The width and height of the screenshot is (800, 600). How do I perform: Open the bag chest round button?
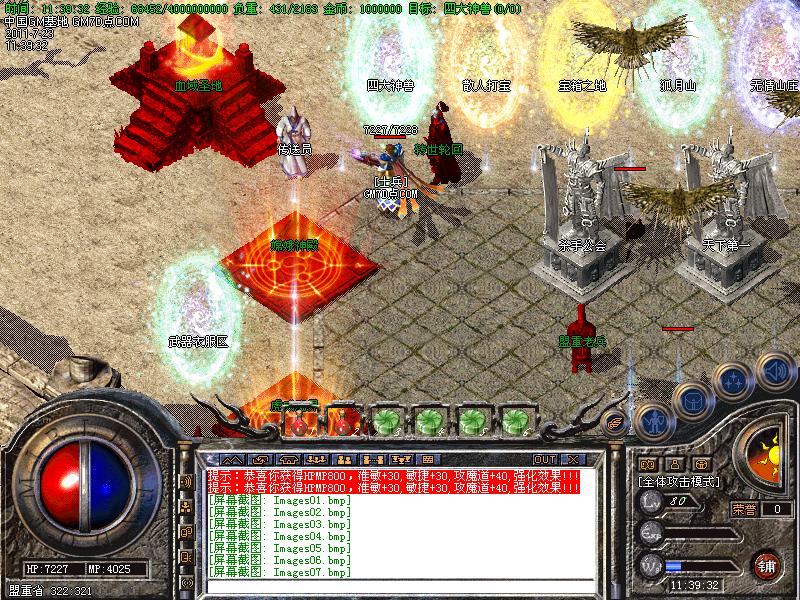[693, 400]
